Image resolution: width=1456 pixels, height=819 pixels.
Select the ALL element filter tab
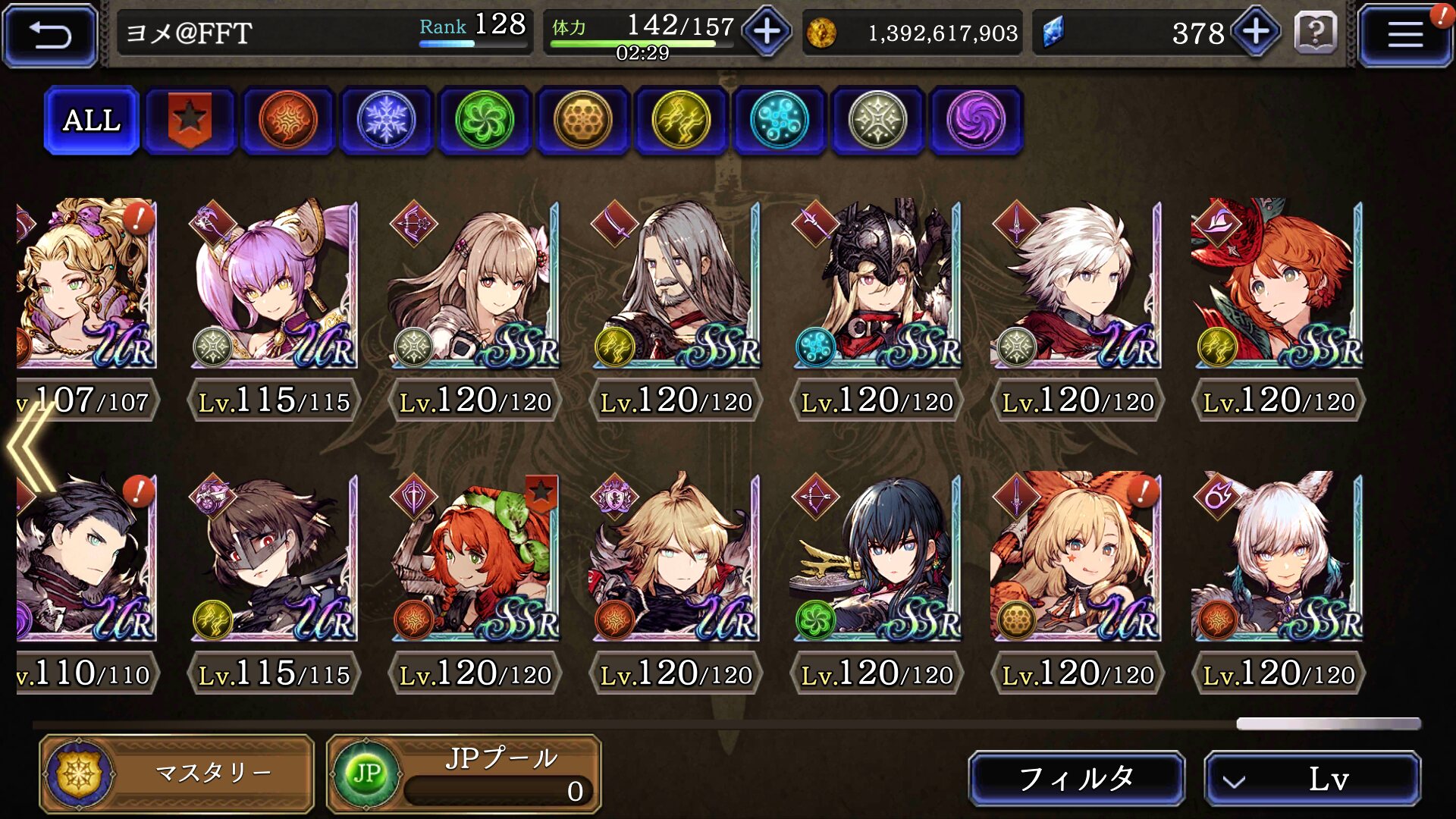(x=92, y=120)
